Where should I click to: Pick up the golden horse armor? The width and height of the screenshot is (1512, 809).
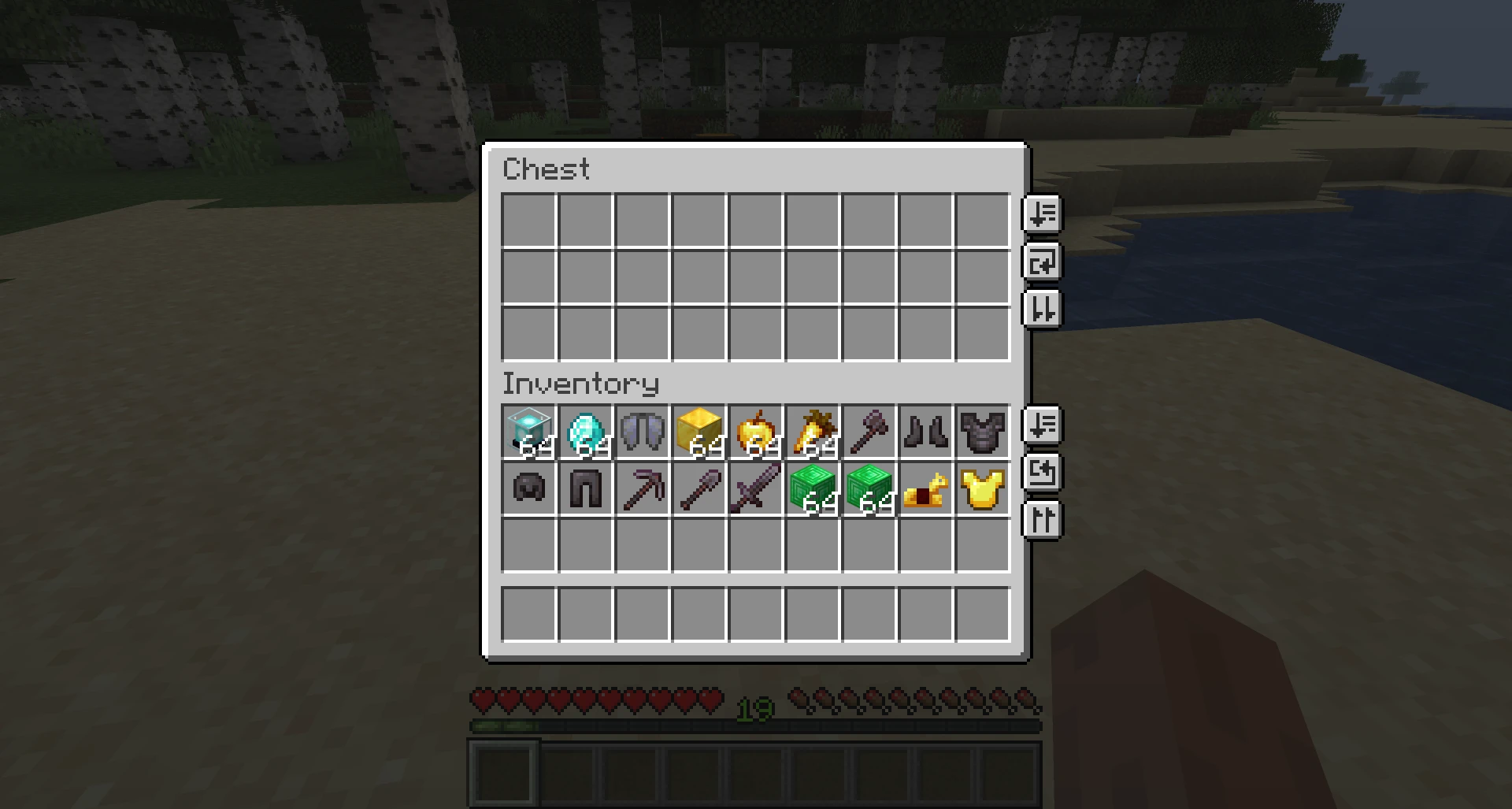926,488
